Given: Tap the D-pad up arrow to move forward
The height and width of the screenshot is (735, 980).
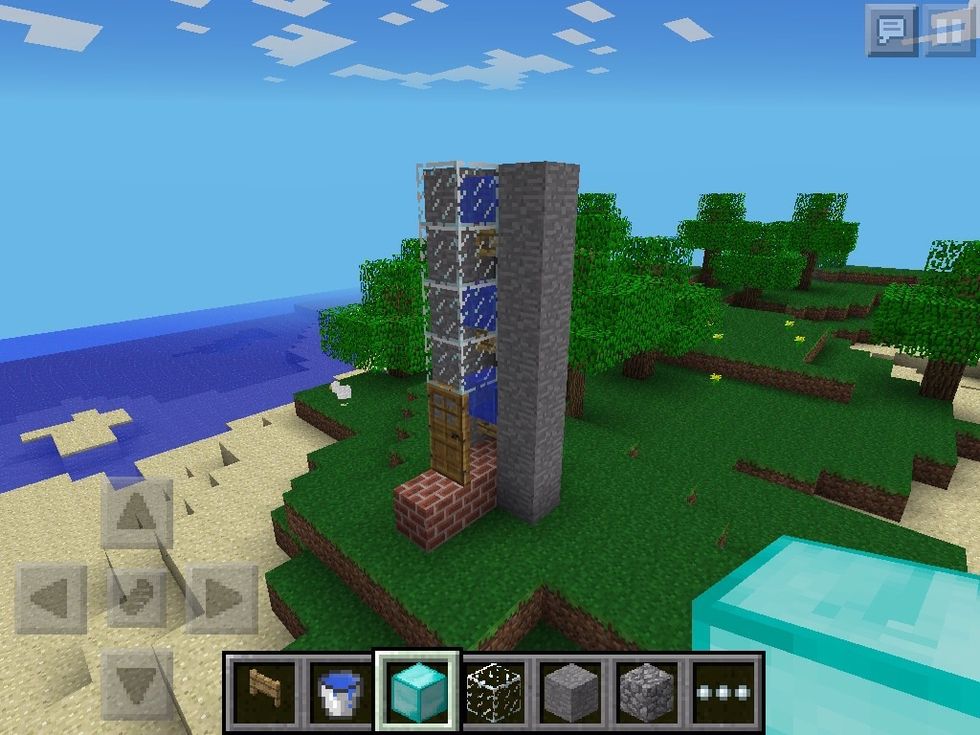Looking at the screenshot, I should (137, 514).
